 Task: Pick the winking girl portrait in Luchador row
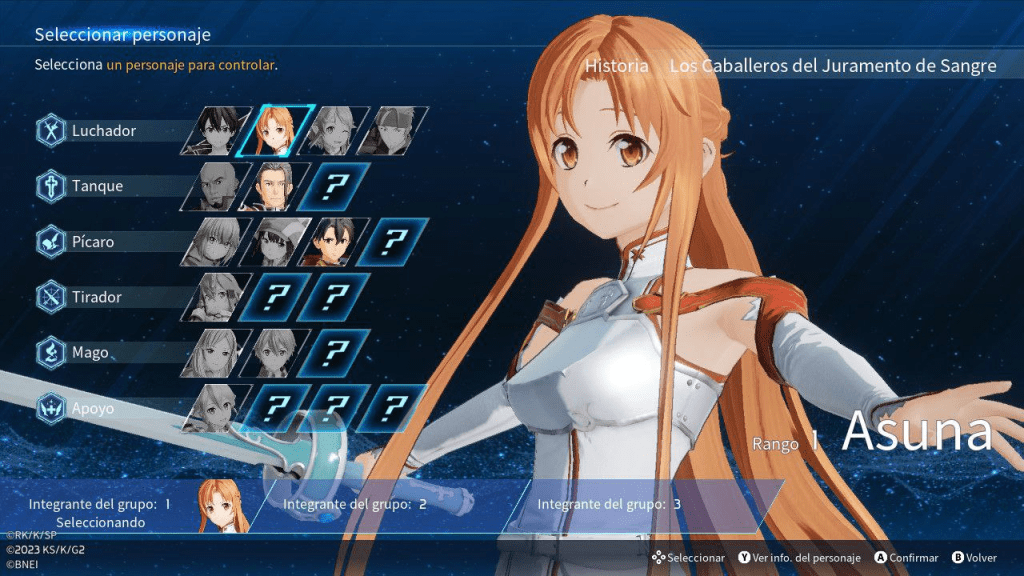[x=335, y=130]
